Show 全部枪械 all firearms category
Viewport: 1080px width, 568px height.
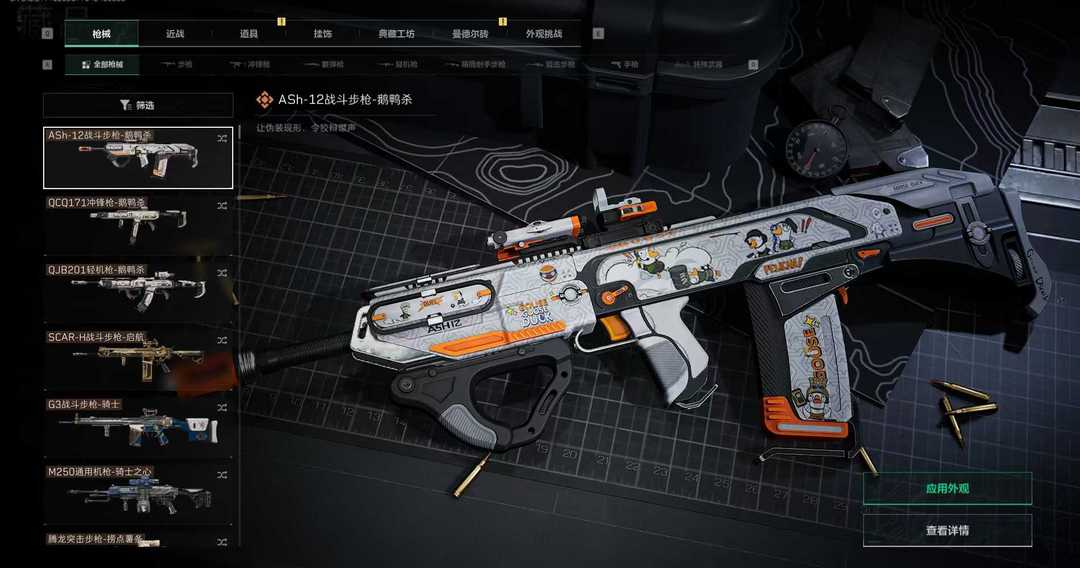[102, 65]
